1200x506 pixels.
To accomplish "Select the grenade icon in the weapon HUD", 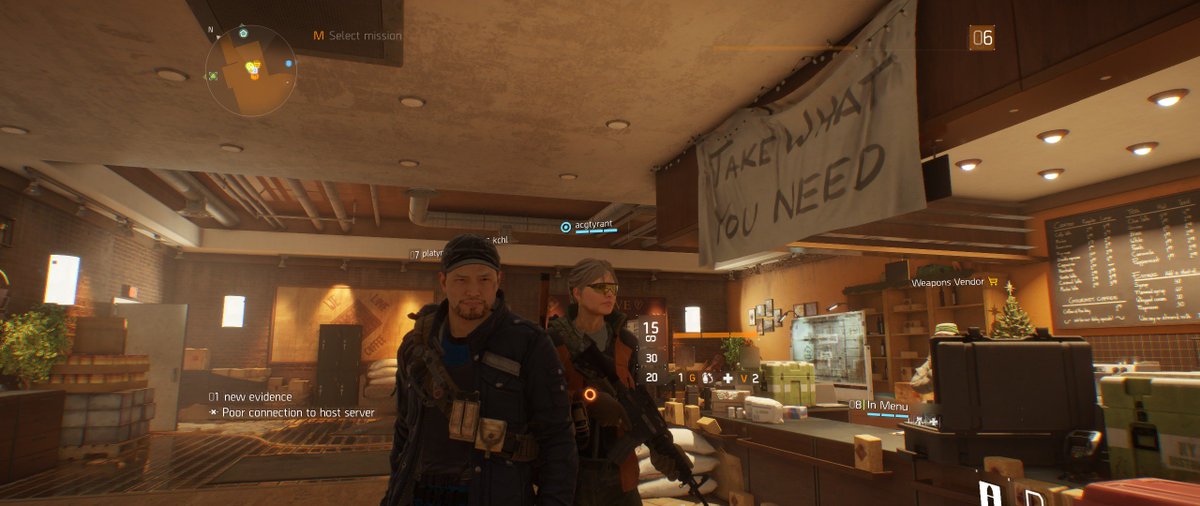I will coord(707,378).
